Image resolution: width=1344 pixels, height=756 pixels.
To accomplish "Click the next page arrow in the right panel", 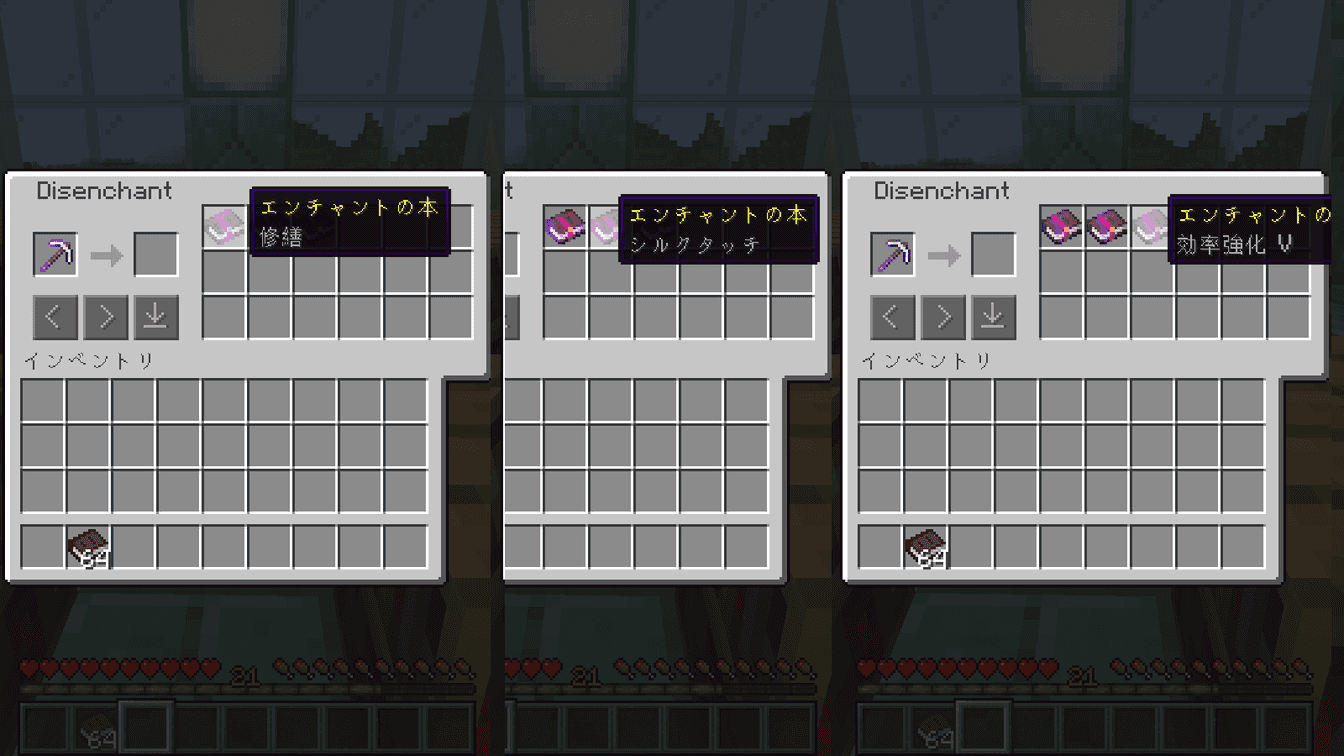I will point(943,317).
